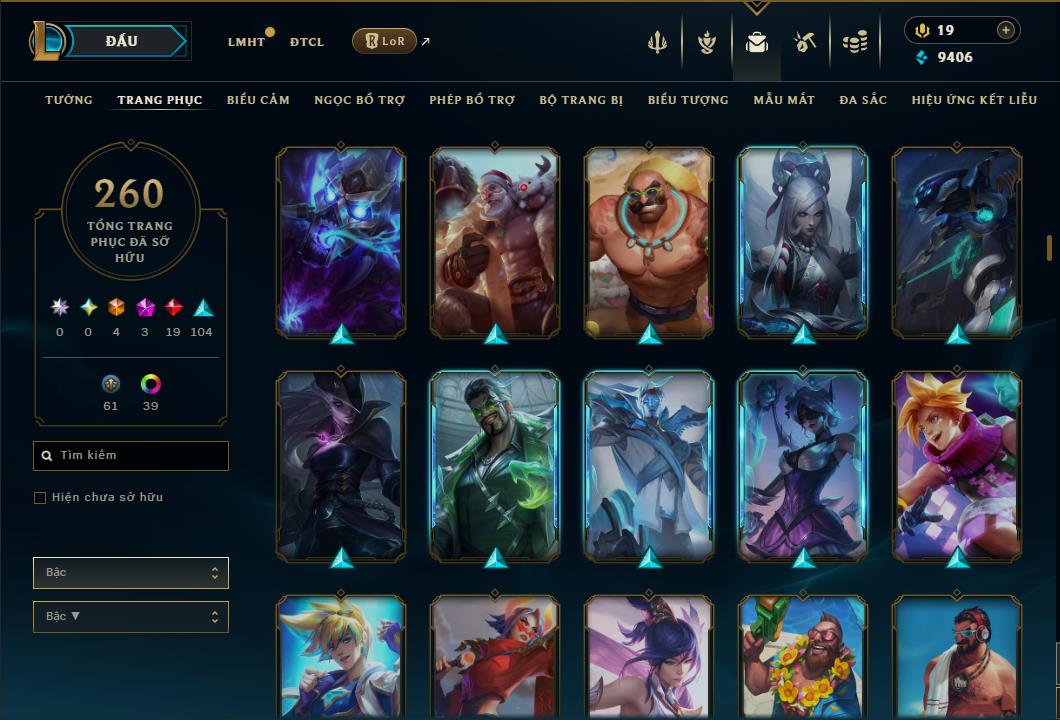Select the Santa Braum skin card
Viewport: 1060px width, 720px height.
(x=495, y=242)
